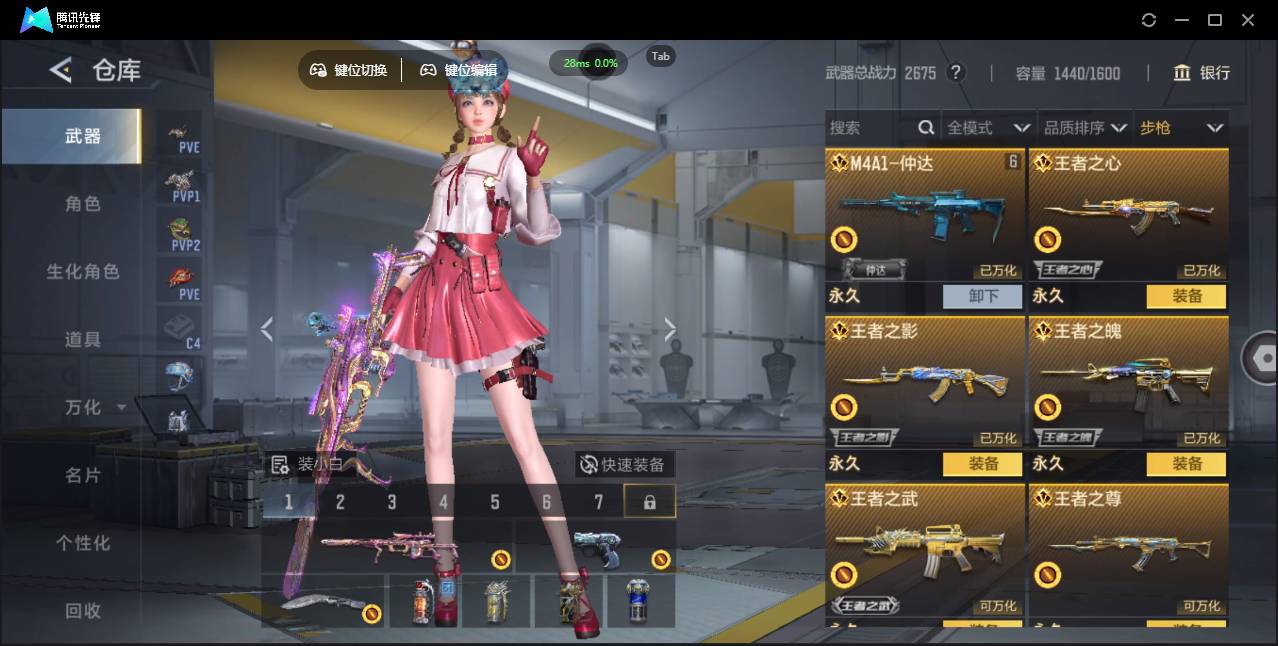Screen dimensions: 1278x646
Task: Switch to the 个性化 personalization tab
Action: coord(83,543)
